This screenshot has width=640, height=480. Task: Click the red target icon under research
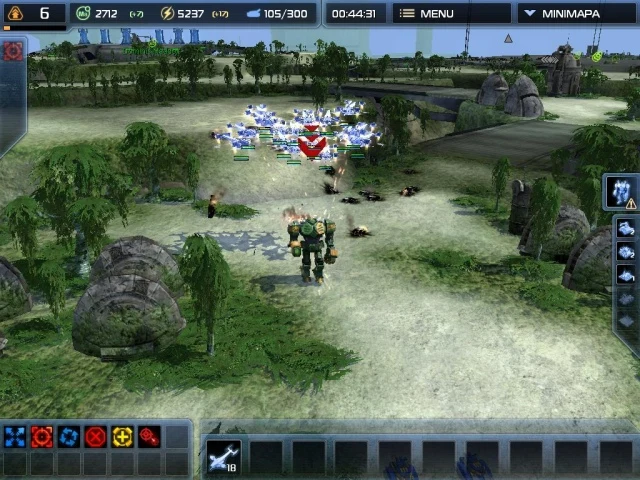pos(13,52)
